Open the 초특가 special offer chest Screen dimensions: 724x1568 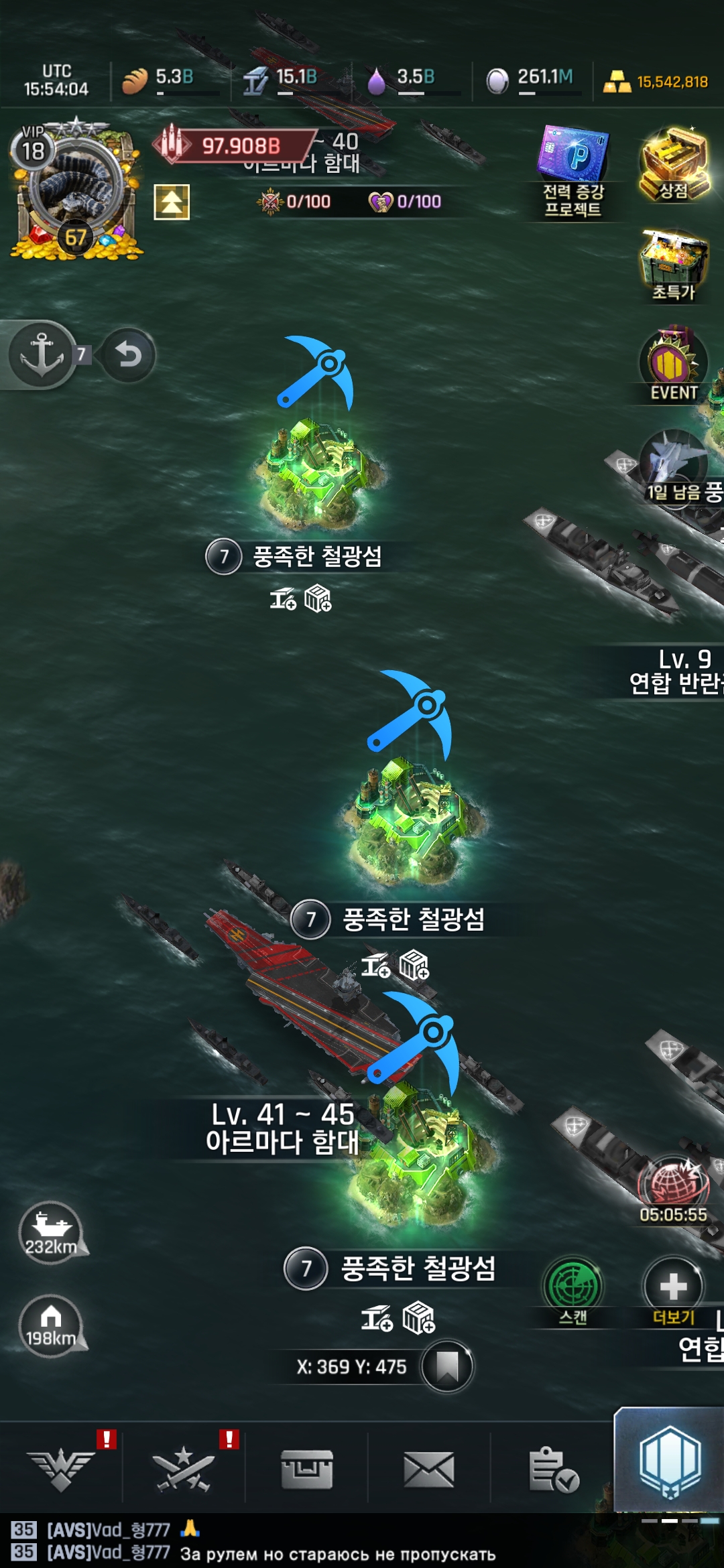tap(674, 265)
